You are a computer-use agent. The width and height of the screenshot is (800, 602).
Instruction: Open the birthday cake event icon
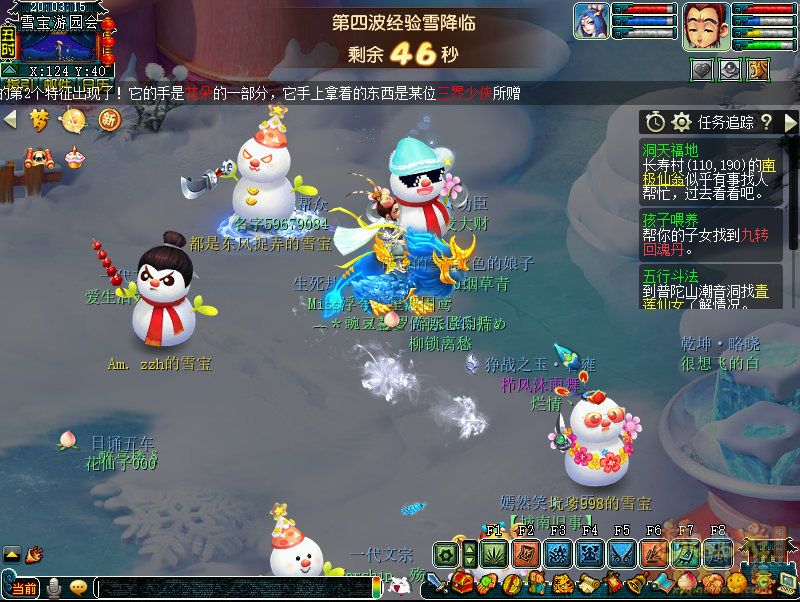74,156
